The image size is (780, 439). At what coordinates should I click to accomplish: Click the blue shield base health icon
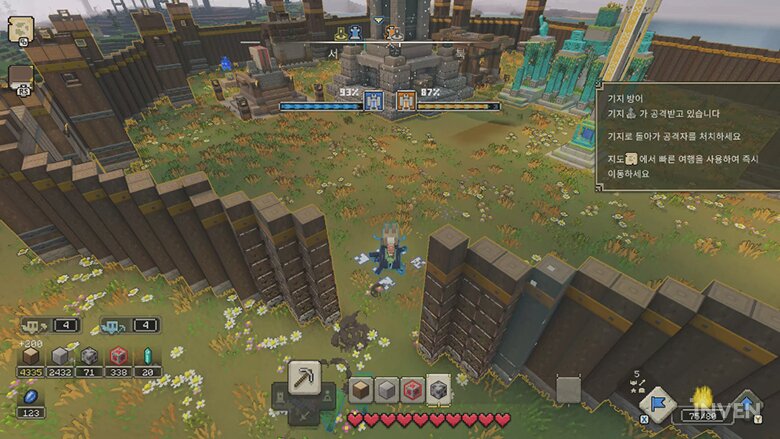[x=374, y=101]
